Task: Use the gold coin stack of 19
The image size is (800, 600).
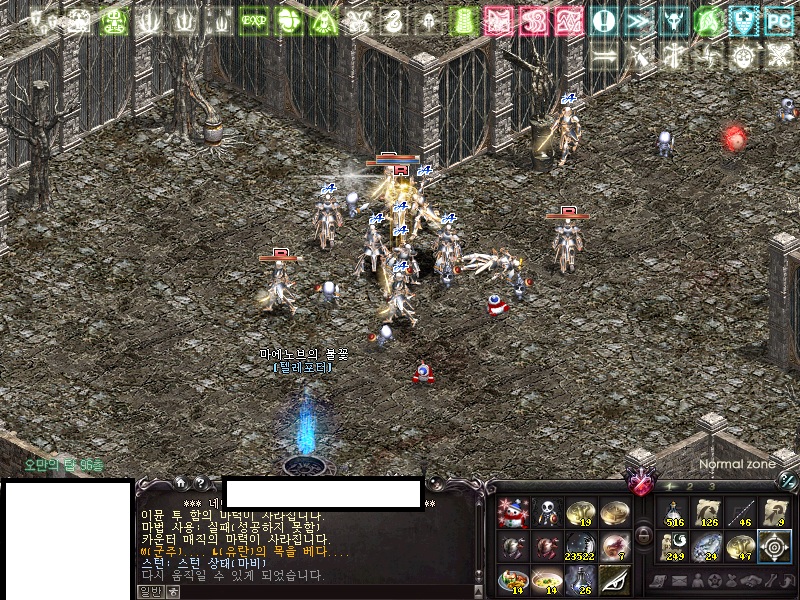Action: tap(581, 513)
